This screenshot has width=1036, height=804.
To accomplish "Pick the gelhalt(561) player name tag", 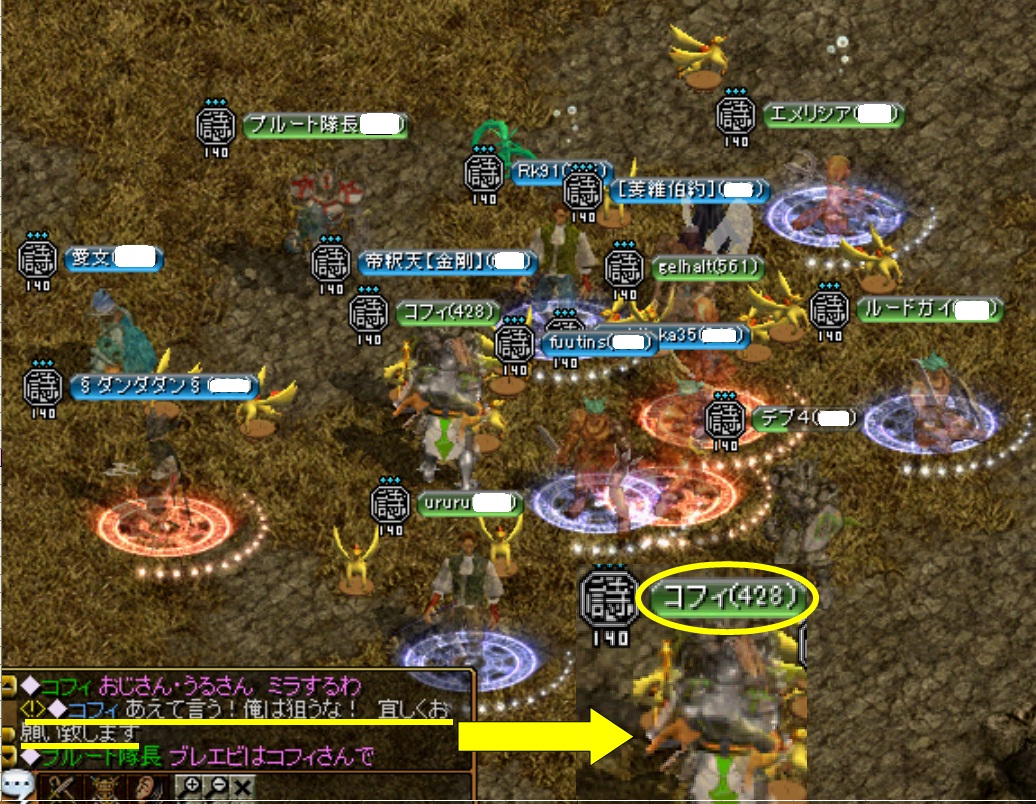I will 708,268.
